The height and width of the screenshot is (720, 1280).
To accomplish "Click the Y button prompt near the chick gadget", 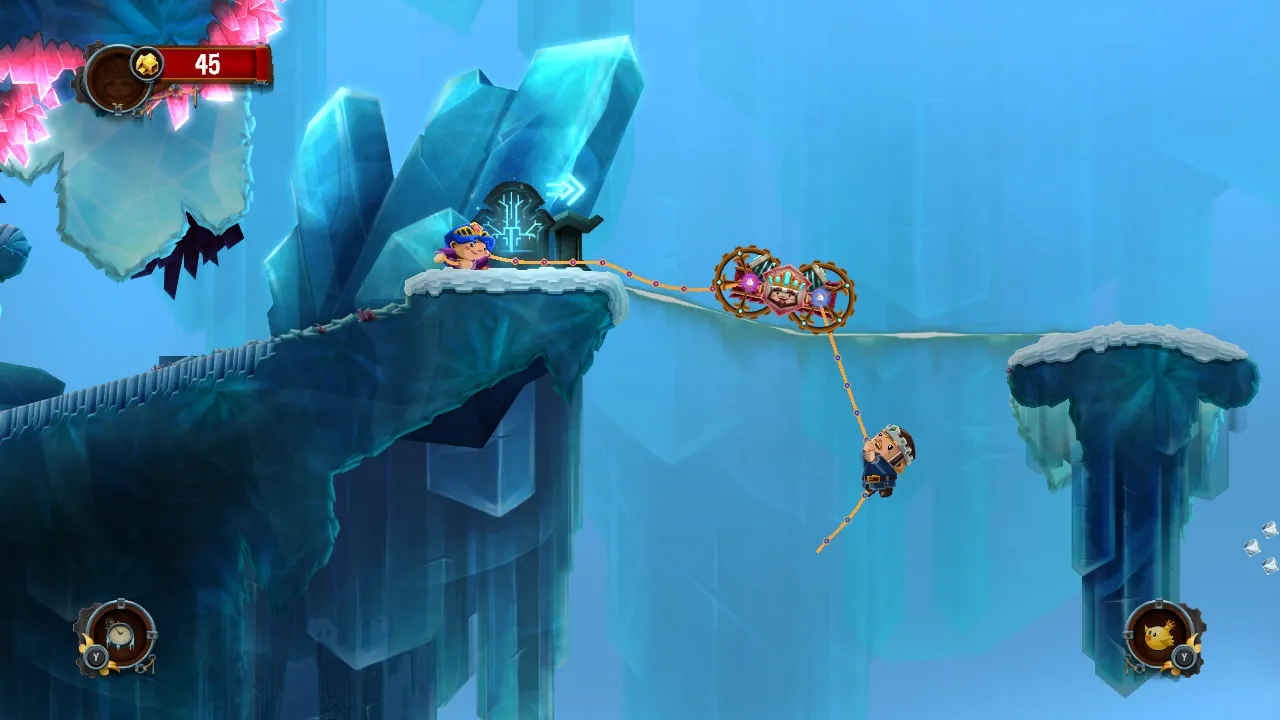I will (x=1184, y=656).
